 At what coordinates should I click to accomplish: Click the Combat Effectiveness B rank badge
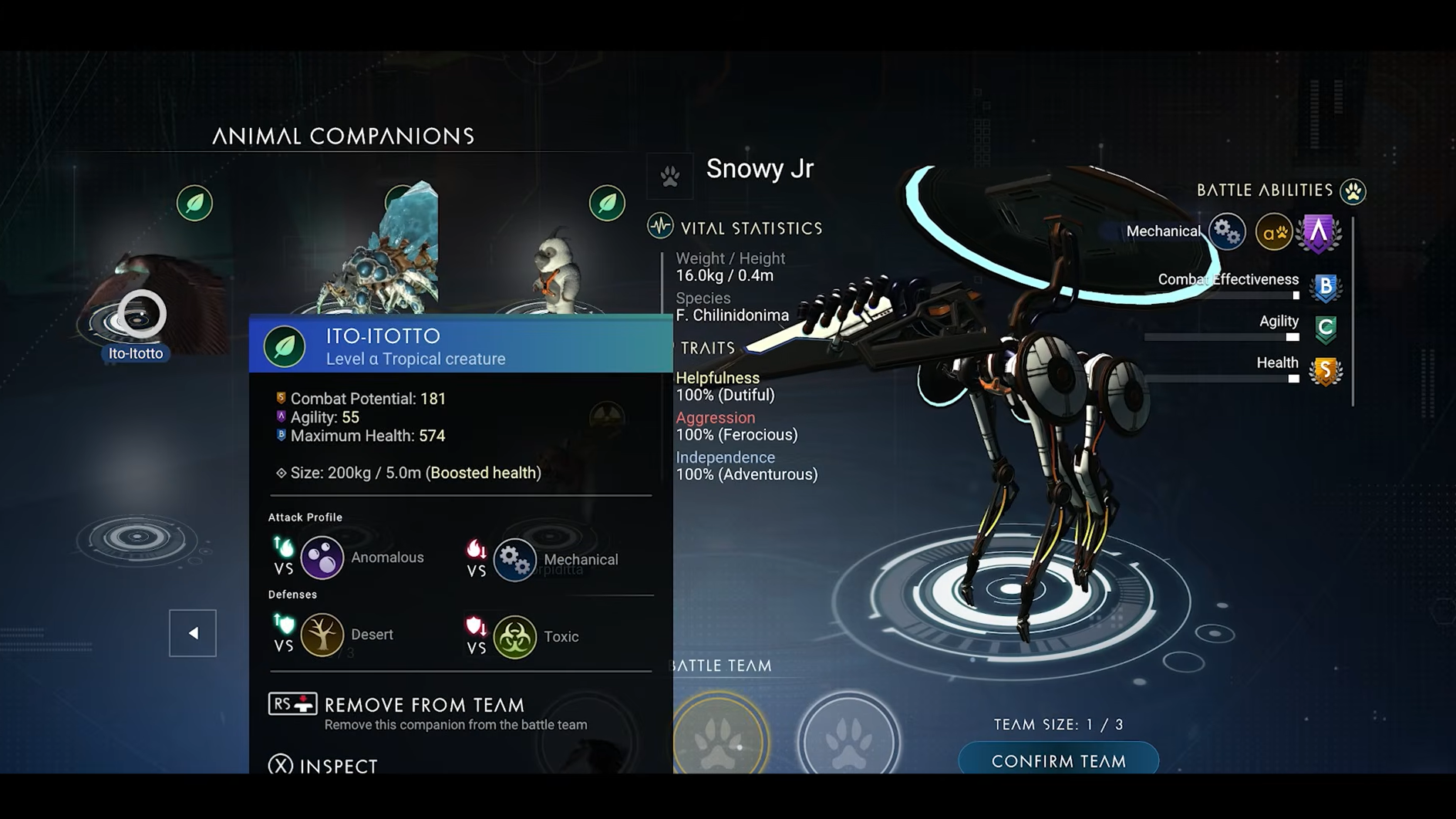point(1326,287)
